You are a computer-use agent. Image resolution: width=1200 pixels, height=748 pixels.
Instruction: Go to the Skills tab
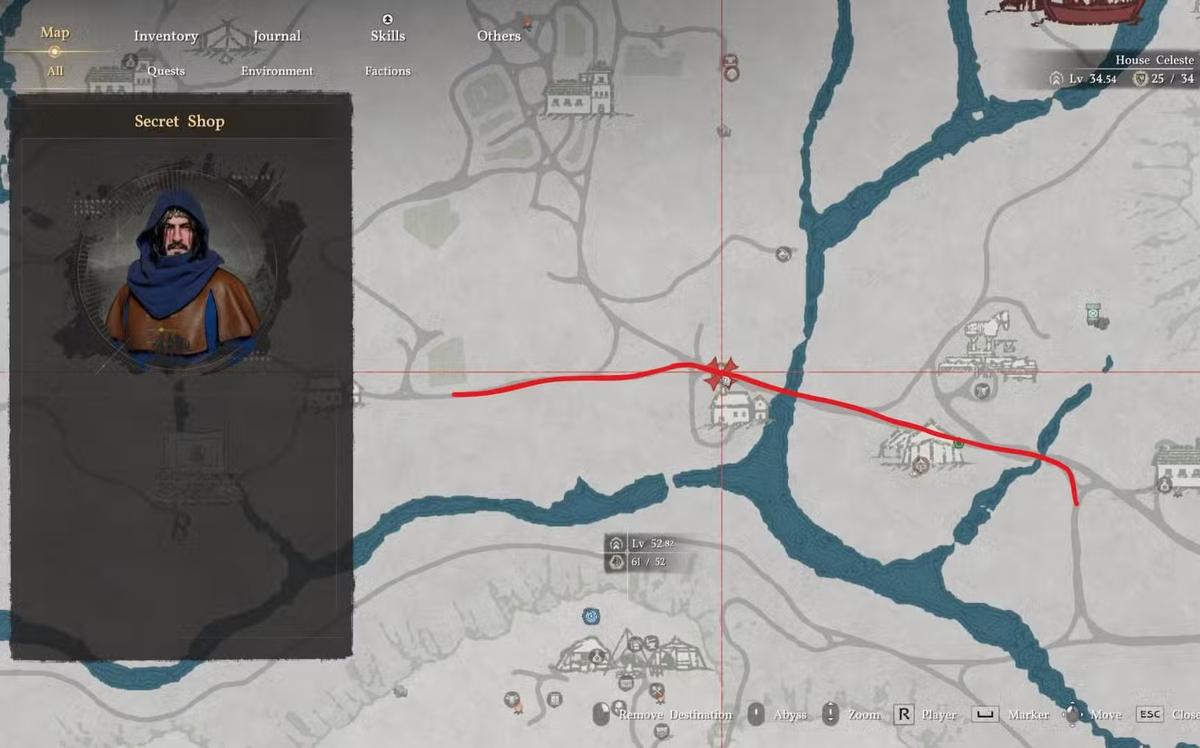click(388, 36)
